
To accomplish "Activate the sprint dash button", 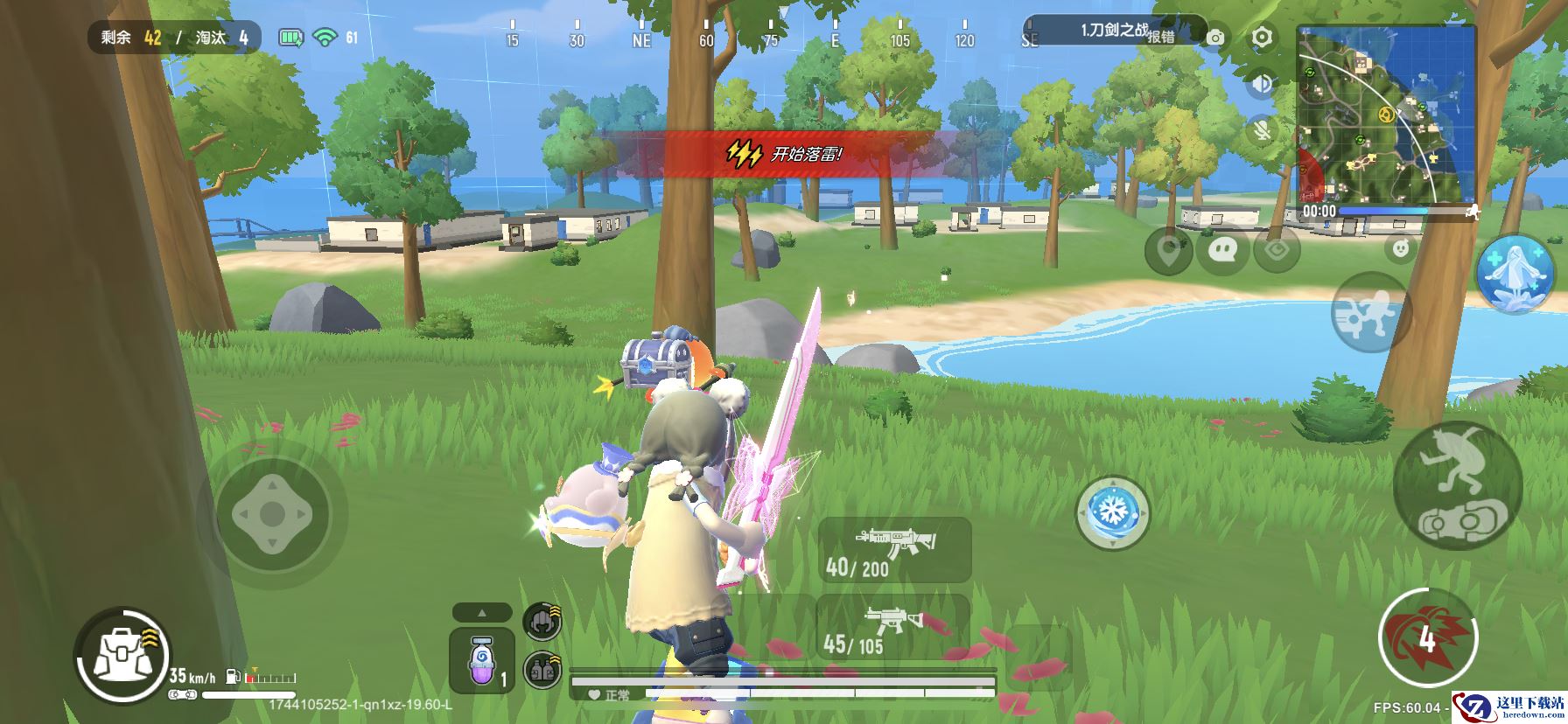I will [1370, 312].
